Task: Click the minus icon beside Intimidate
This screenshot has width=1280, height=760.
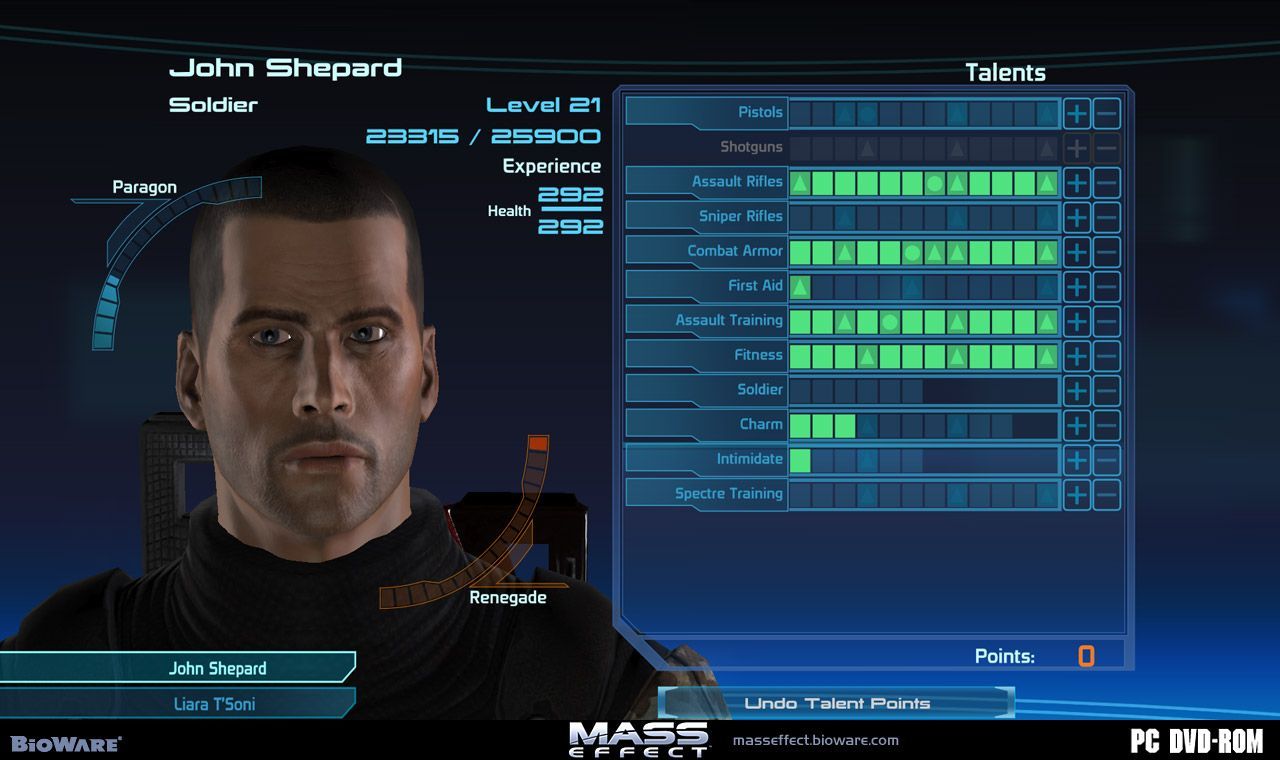Action: (x=1107, y=458)
